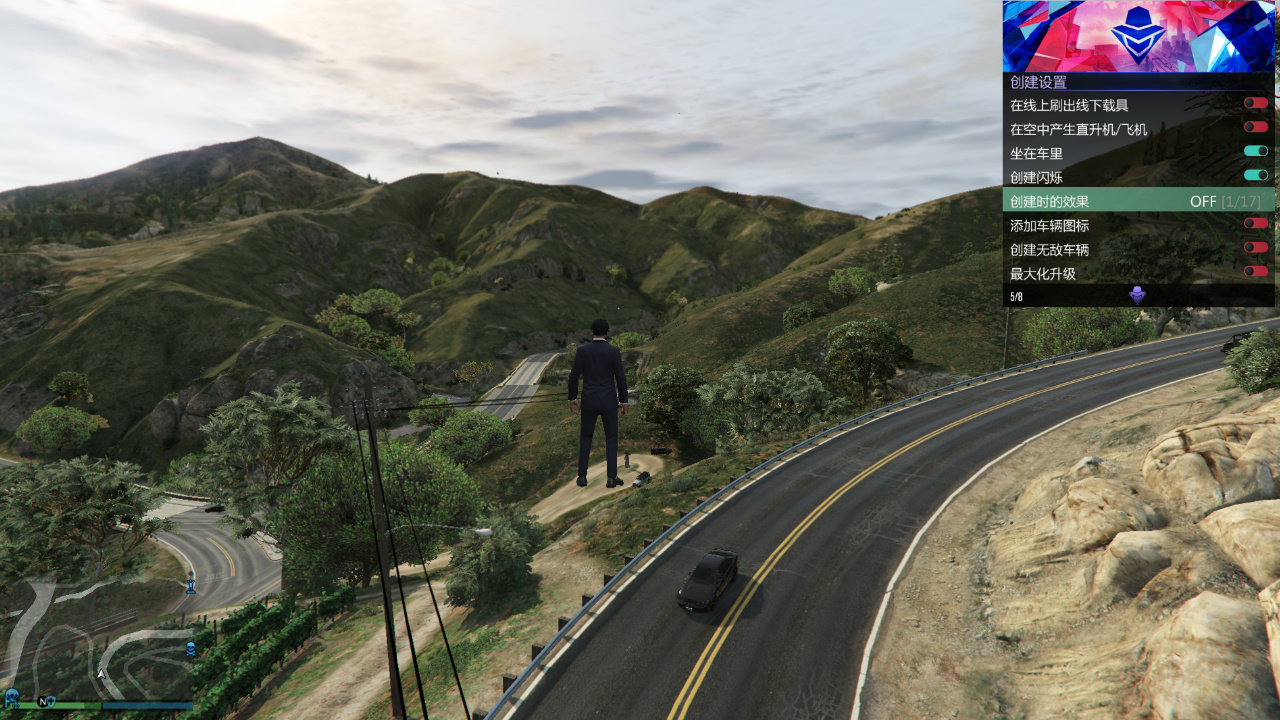The width and height of the screenshot is (1280, 720).
Task: Select the 创建时的效果 row
Action: coord(1138,200)
